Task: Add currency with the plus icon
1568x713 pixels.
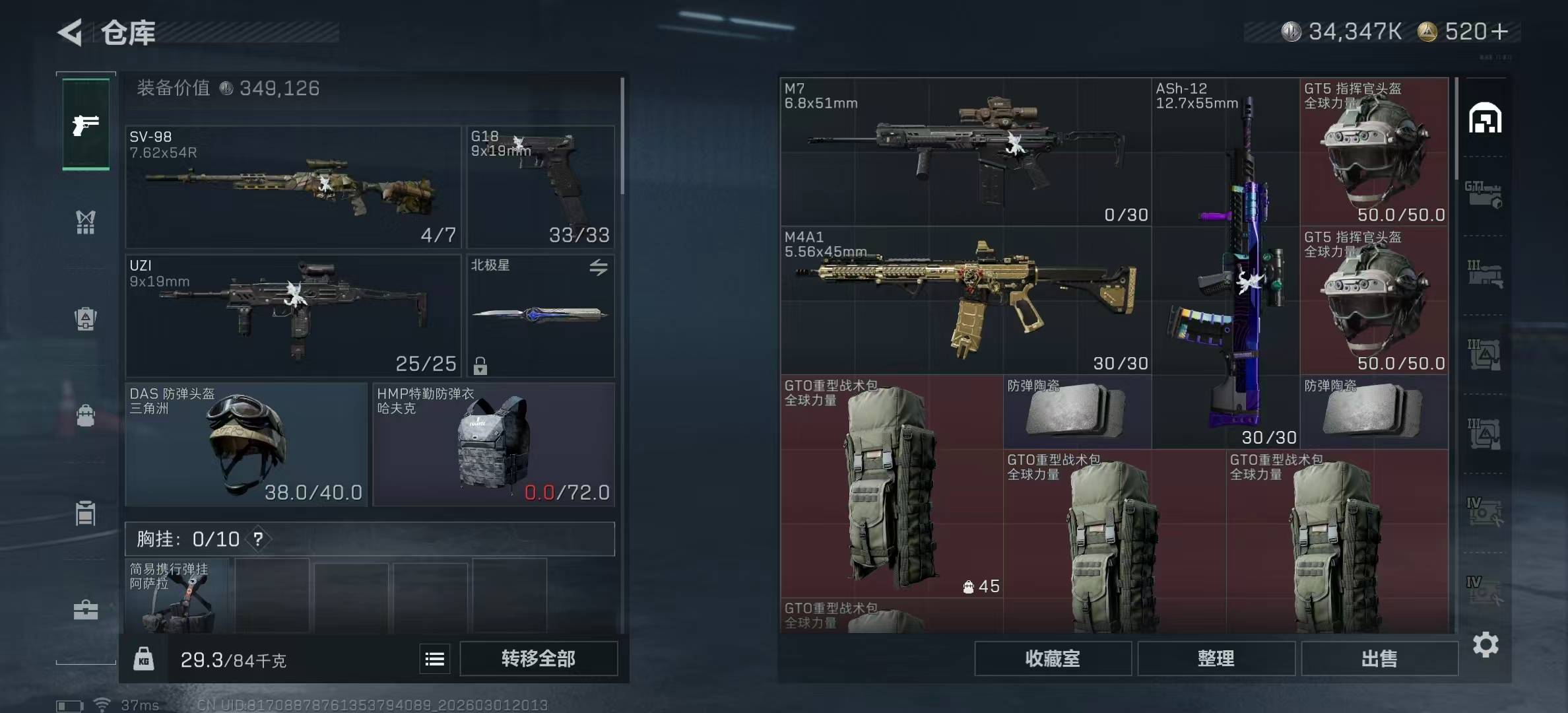Action: [1499, 32]
